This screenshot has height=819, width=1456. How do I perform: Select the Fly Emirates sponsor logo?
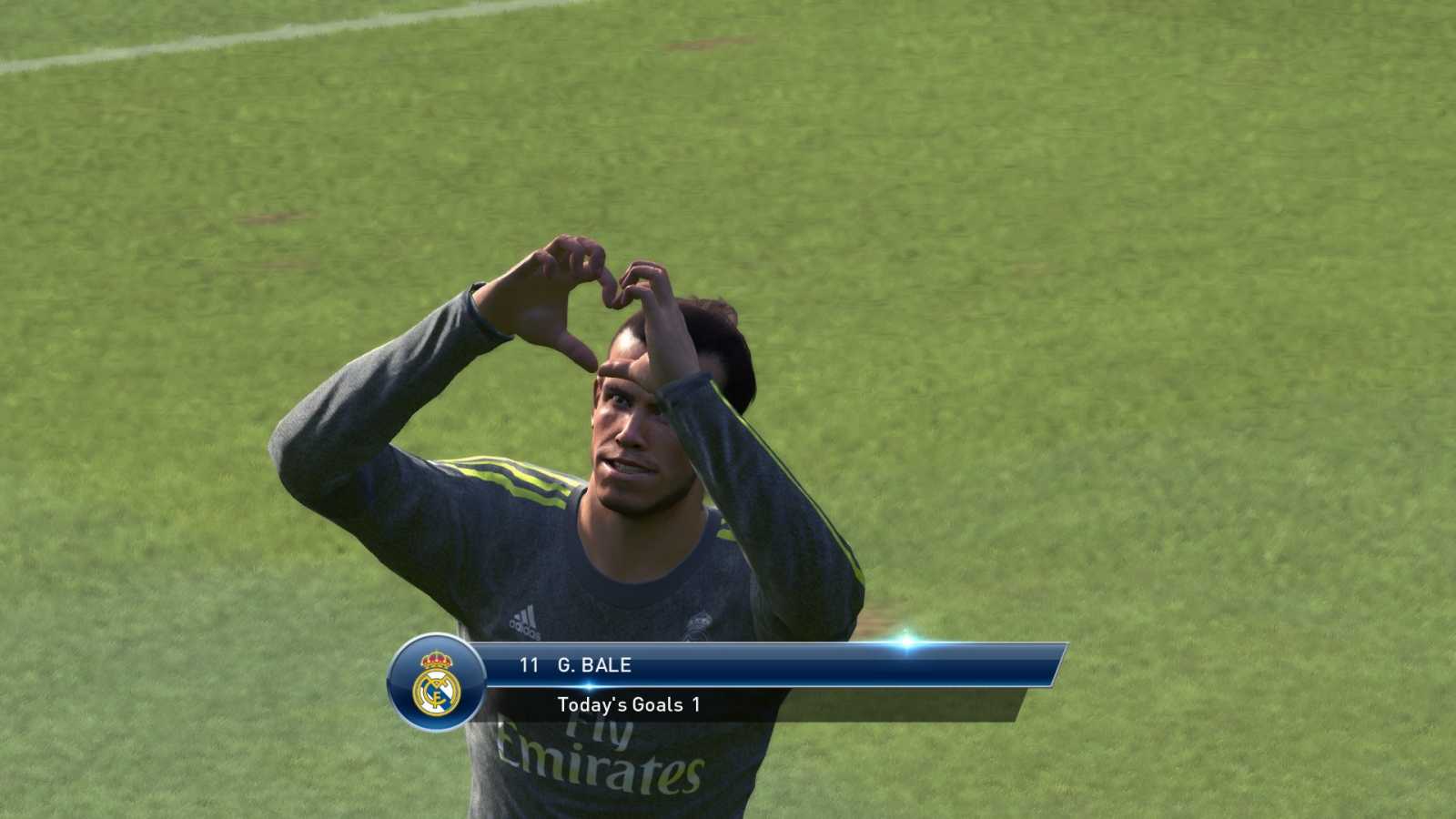point(601,753)
